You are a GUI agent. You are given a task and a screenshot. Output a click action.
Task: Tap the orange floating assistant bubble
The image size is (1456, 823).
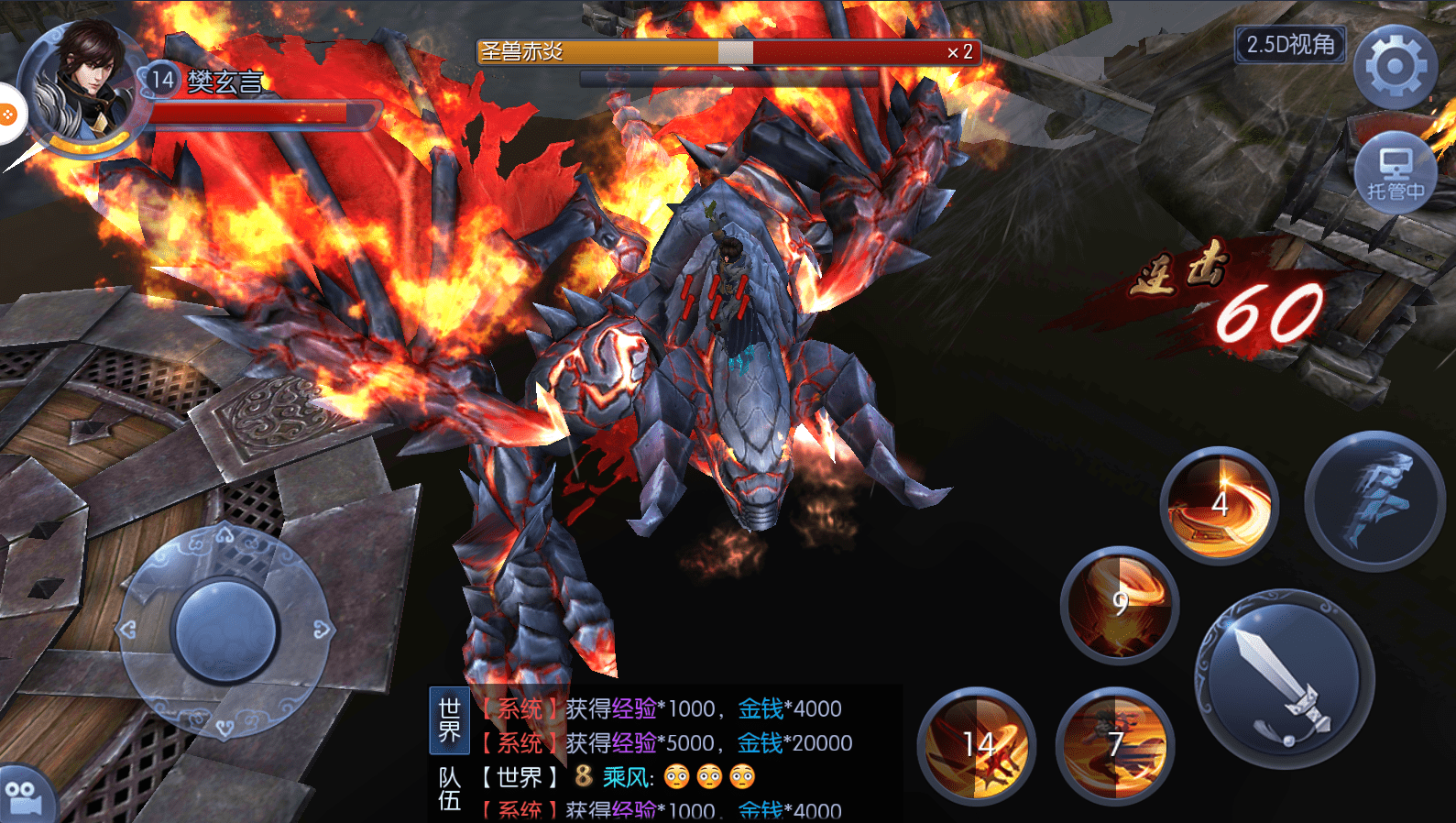[7, 115]
